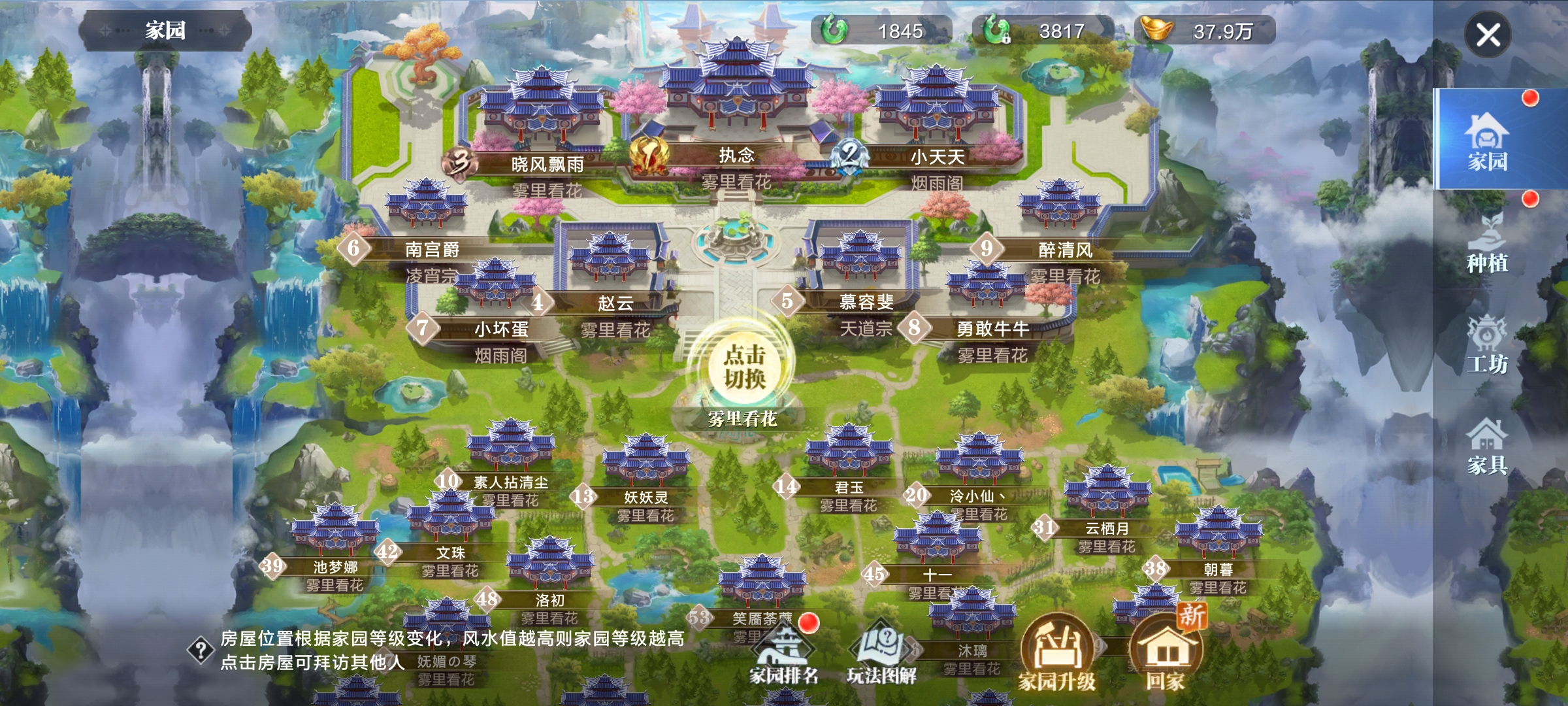1568x706 pixels.
Task: Close the 家园 homestead screen
Action: click(x=1488, y=35)
